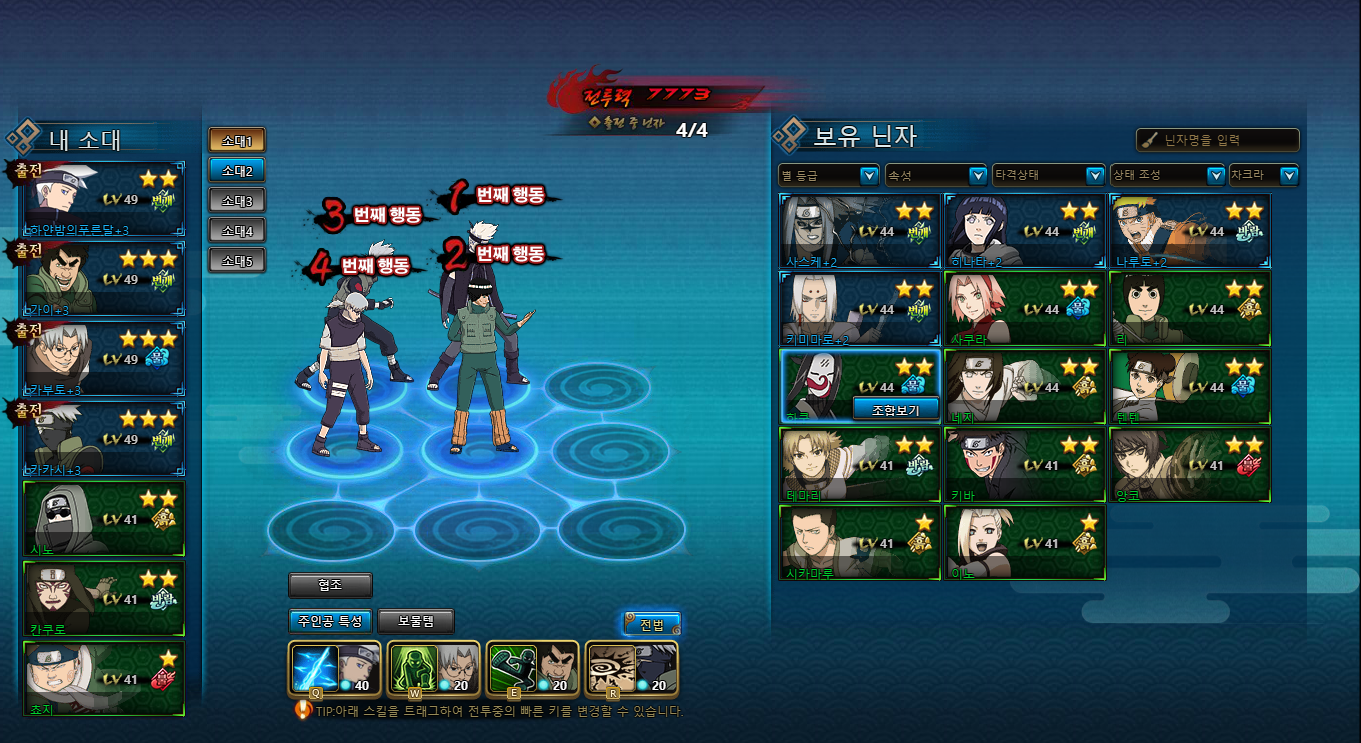
Task: Select the 소대3 squad tab
Action: [x=237, y=200]
